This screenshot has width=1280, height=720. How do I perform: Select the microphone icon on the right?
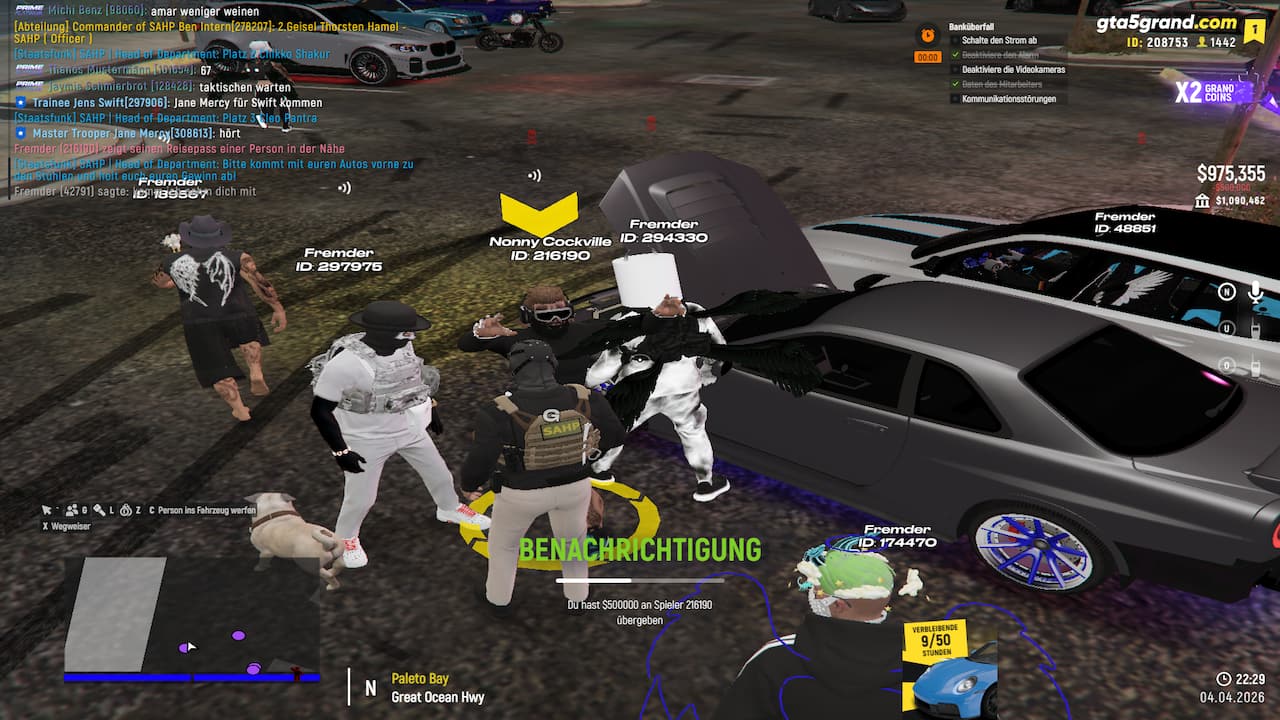(x=1255, y=292)
